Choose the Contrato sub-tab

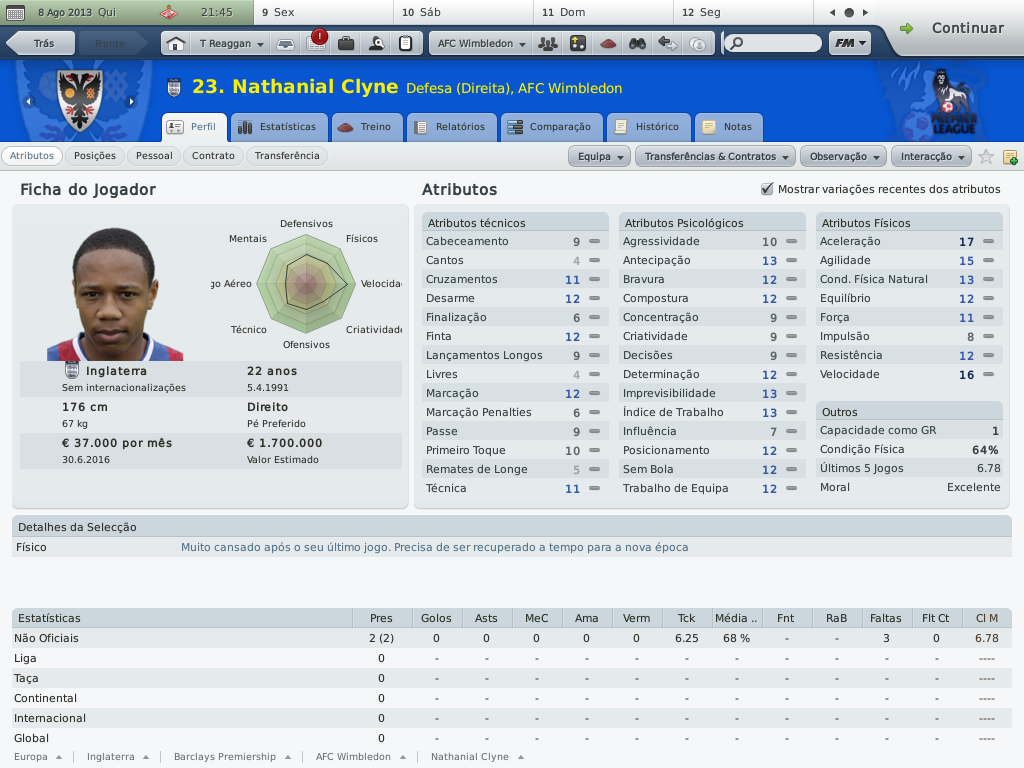coord(213,156)
